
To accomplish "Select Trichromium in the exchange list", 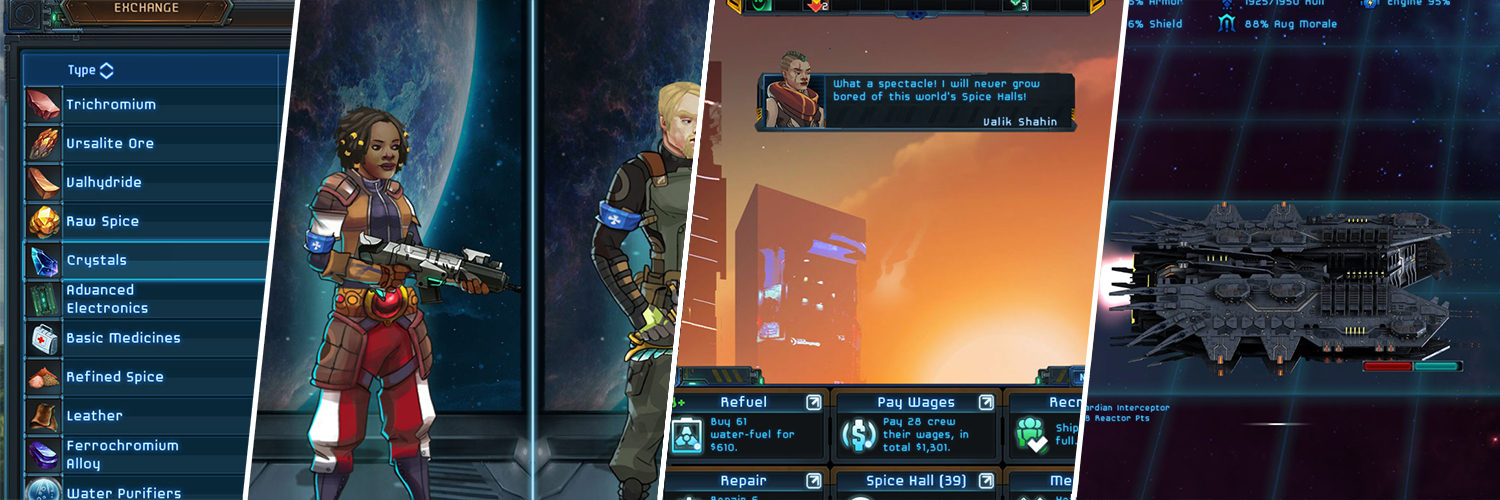I will 110,104.
